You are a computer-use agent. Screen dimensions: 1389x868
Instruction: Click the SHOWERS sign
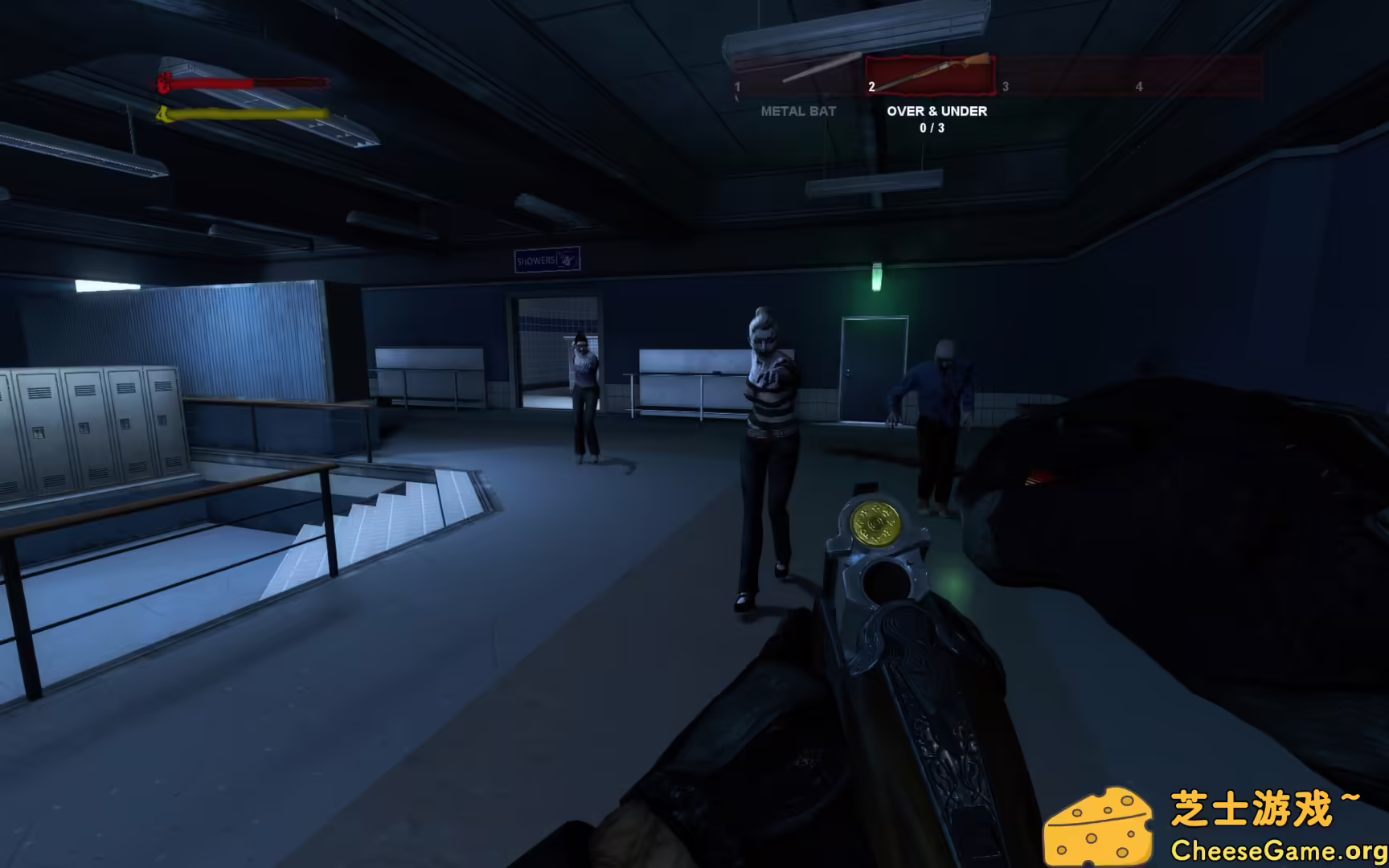coord(547,258)
